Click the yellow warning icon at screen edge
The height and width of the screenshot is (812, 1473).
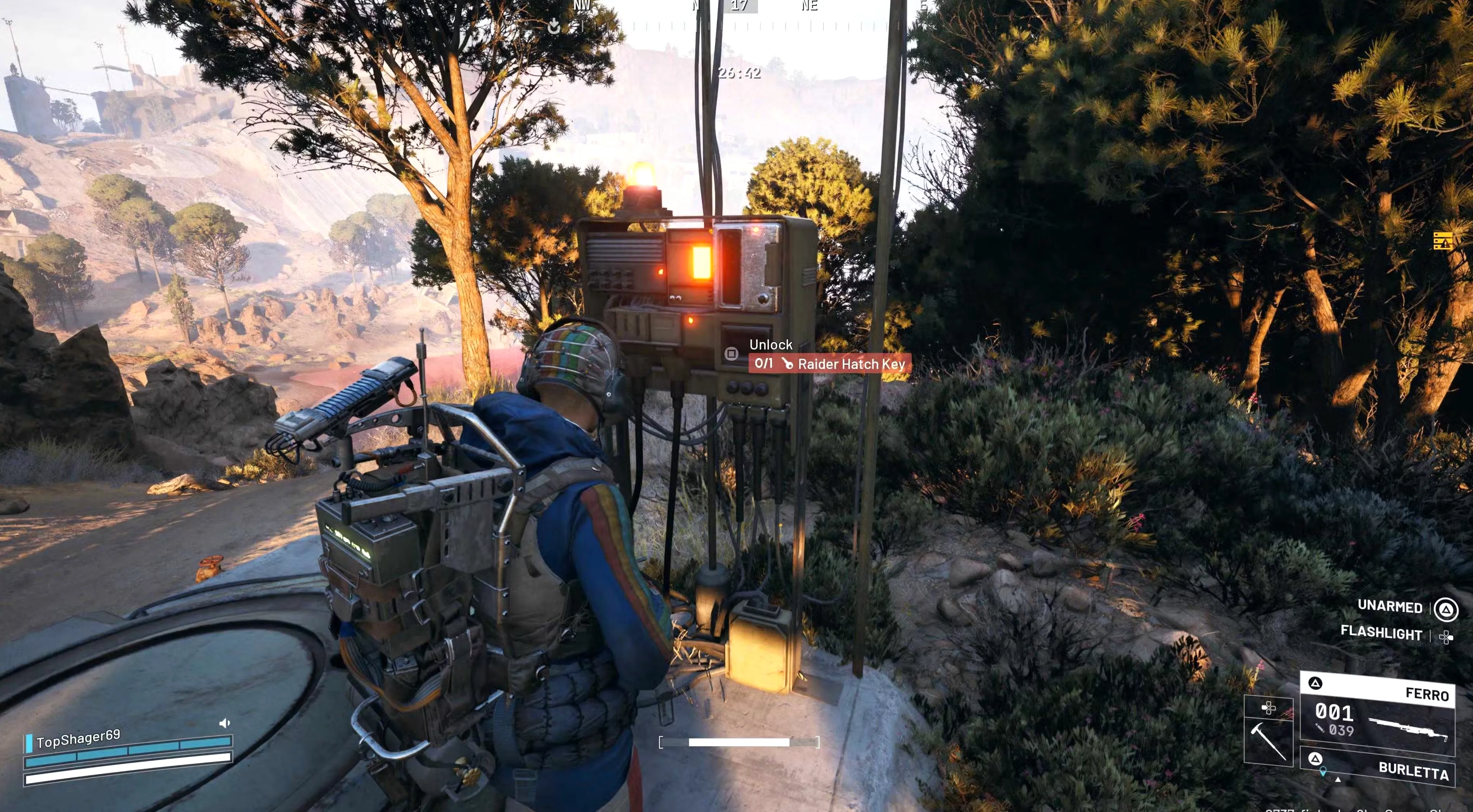1443,241
